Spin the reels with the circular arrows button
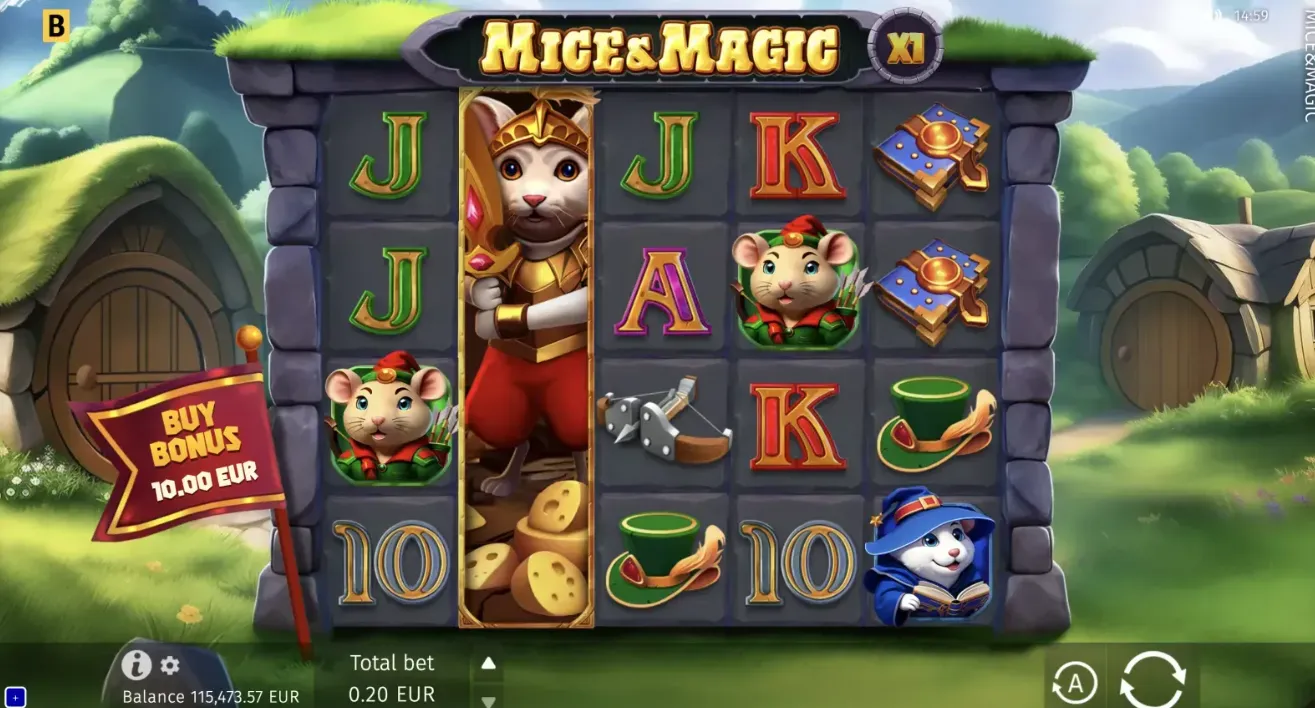The image size is (1315, 708). coord(1152,680)
